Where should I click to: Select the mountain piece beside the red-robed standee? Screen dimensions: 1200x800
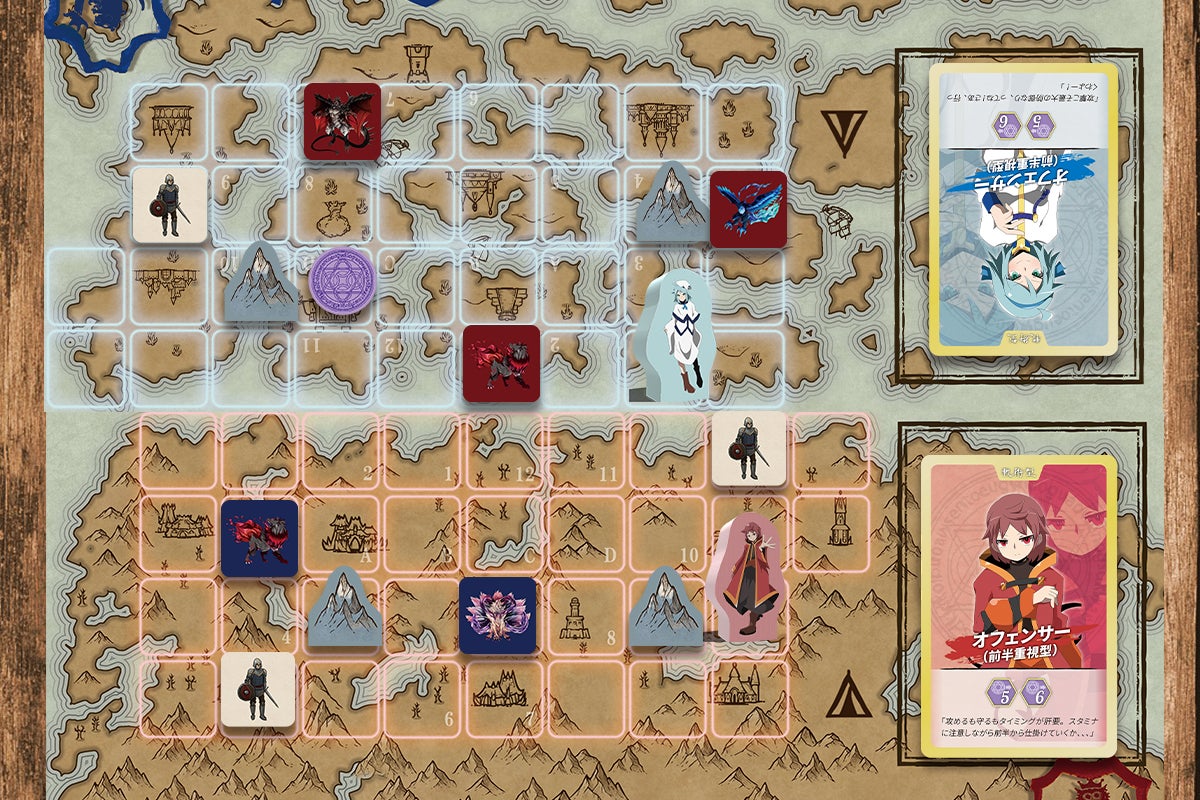pos(667,606)
